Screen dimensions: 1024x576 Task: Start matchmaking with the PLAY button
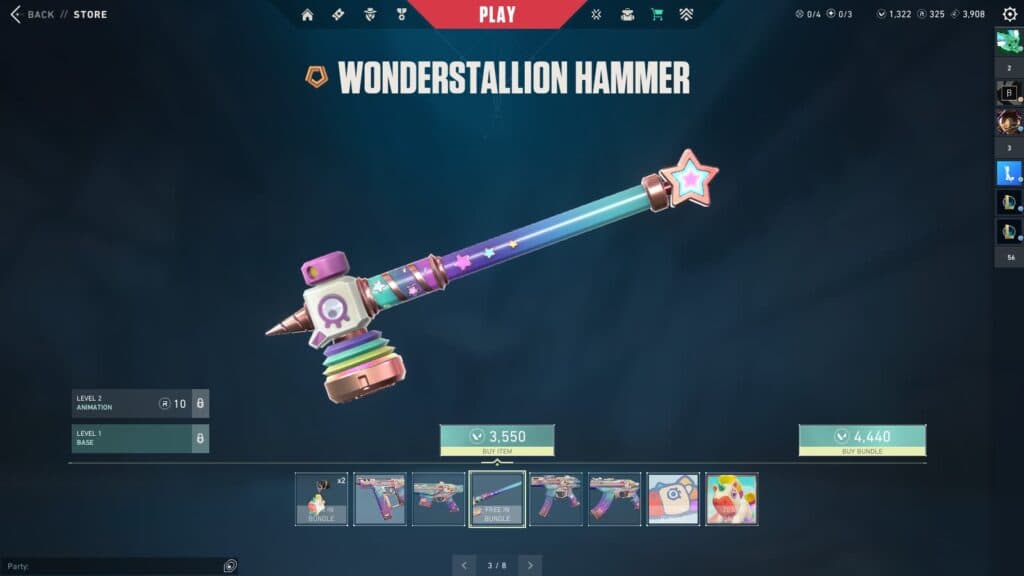pos(497,14)
